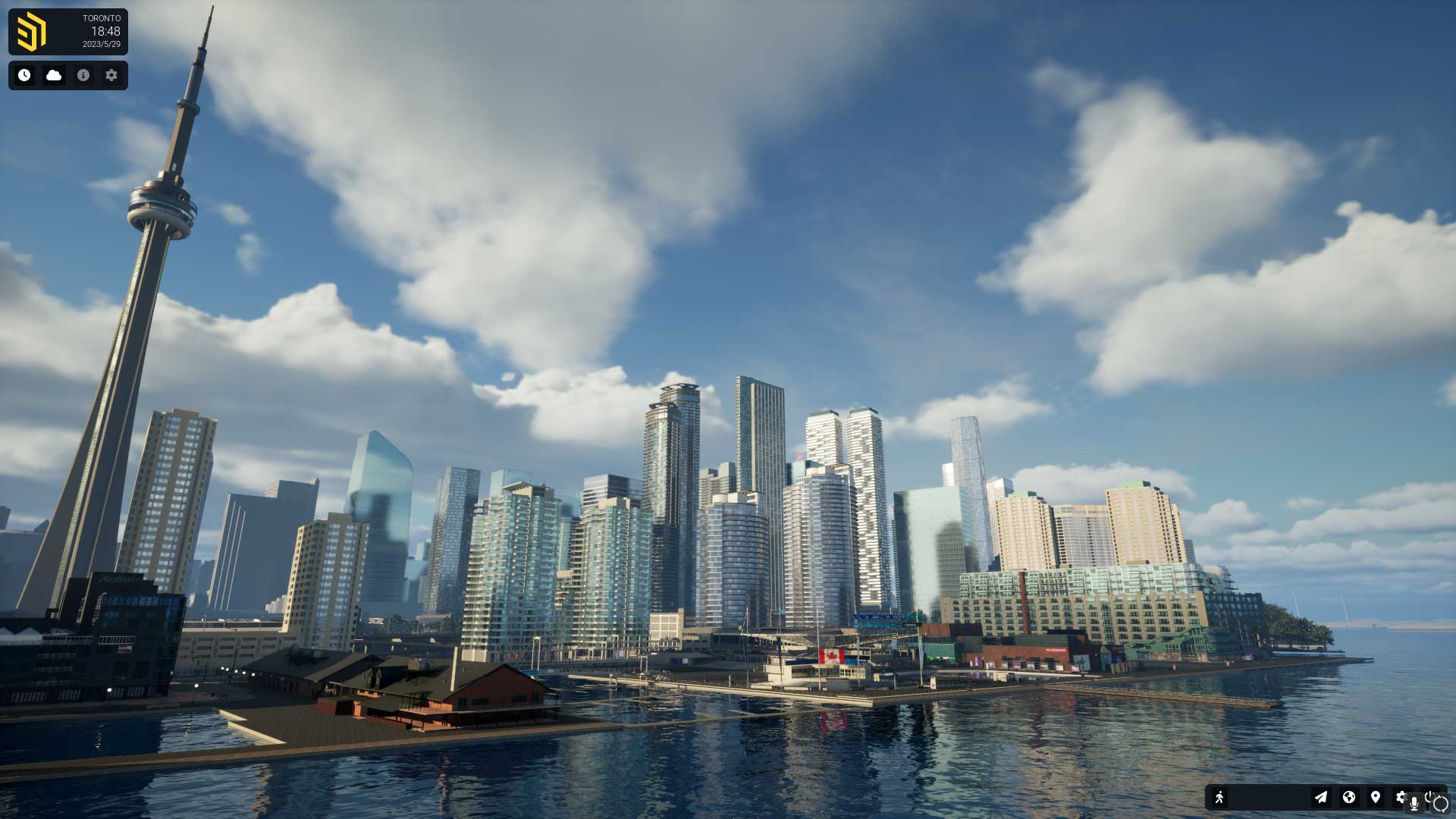Click the yellow logo in the Toronto panel
Image resolution: width=1456 pixels, height=819 pixels.
(x=31, y=32)
